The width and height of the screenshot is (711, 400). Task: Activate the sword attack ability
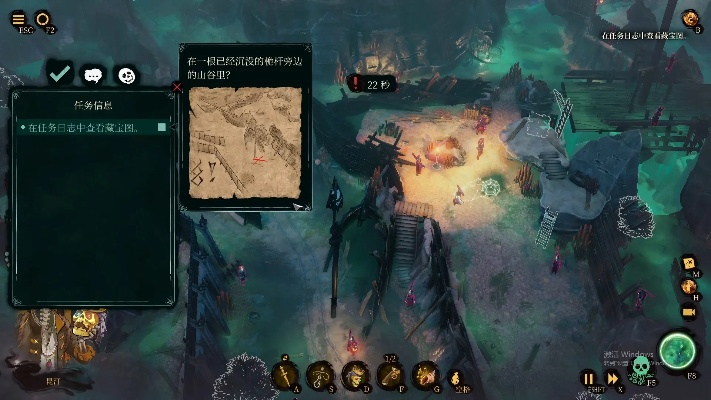pos(284,375)
